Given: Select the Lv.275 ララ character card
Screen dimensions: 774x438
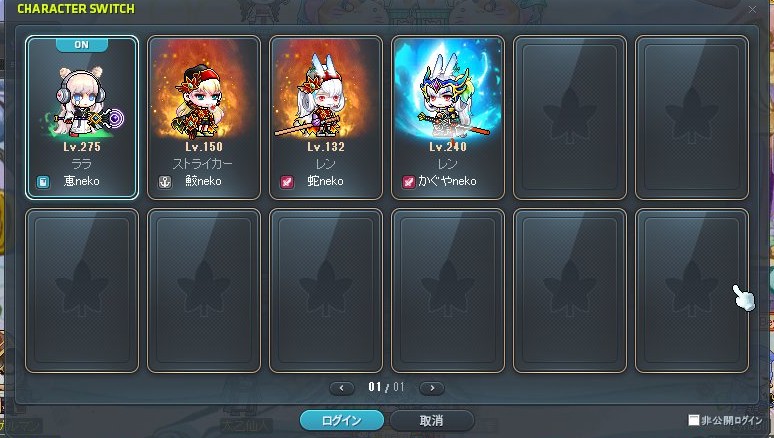Looking at the screenshot, I should [x=82, y=117].
